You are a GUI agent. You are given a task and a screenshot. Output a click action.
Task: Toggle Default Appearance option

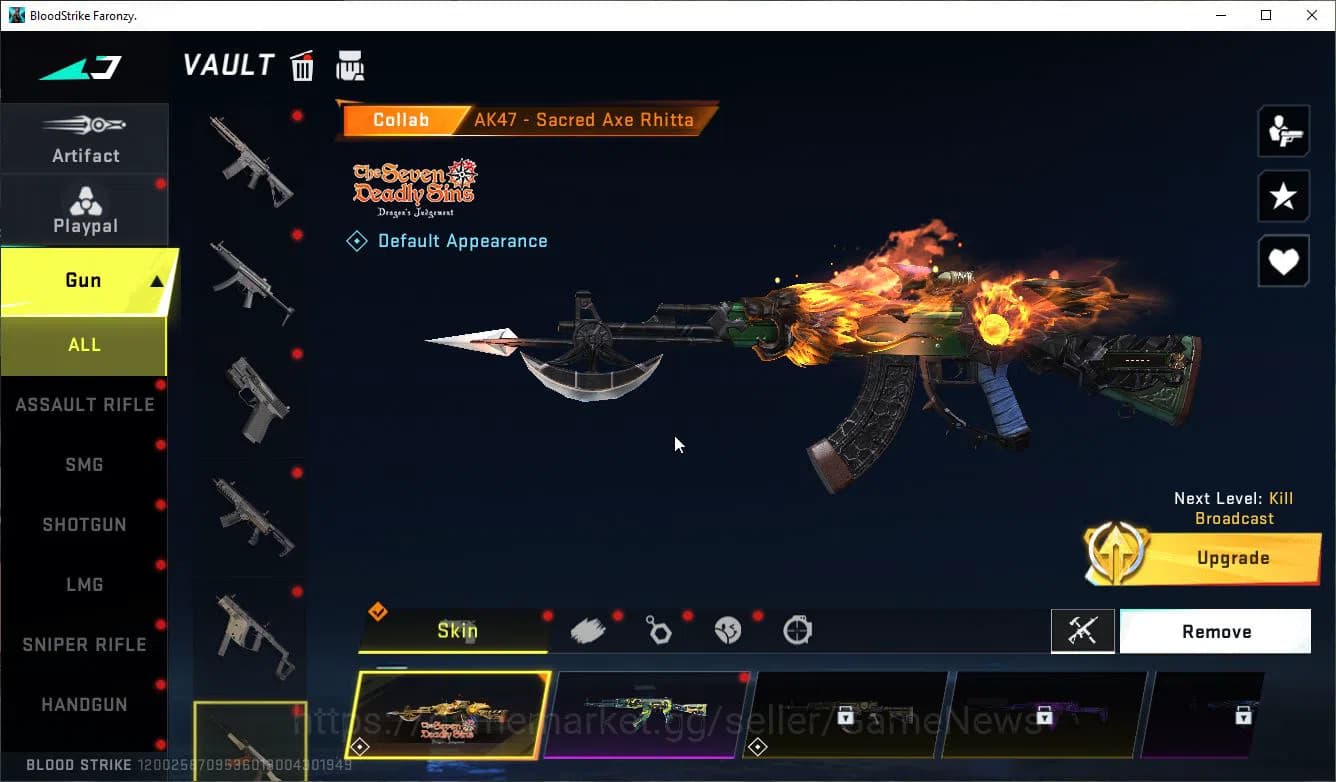click(447, 240)
